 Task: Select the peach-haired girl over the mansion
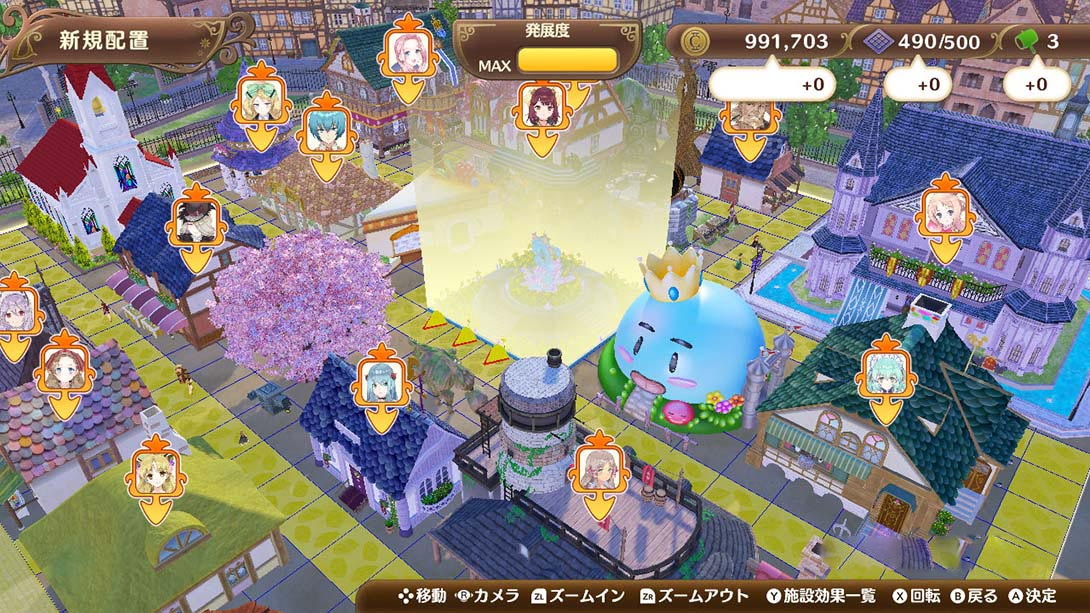[x=943, y=213]
